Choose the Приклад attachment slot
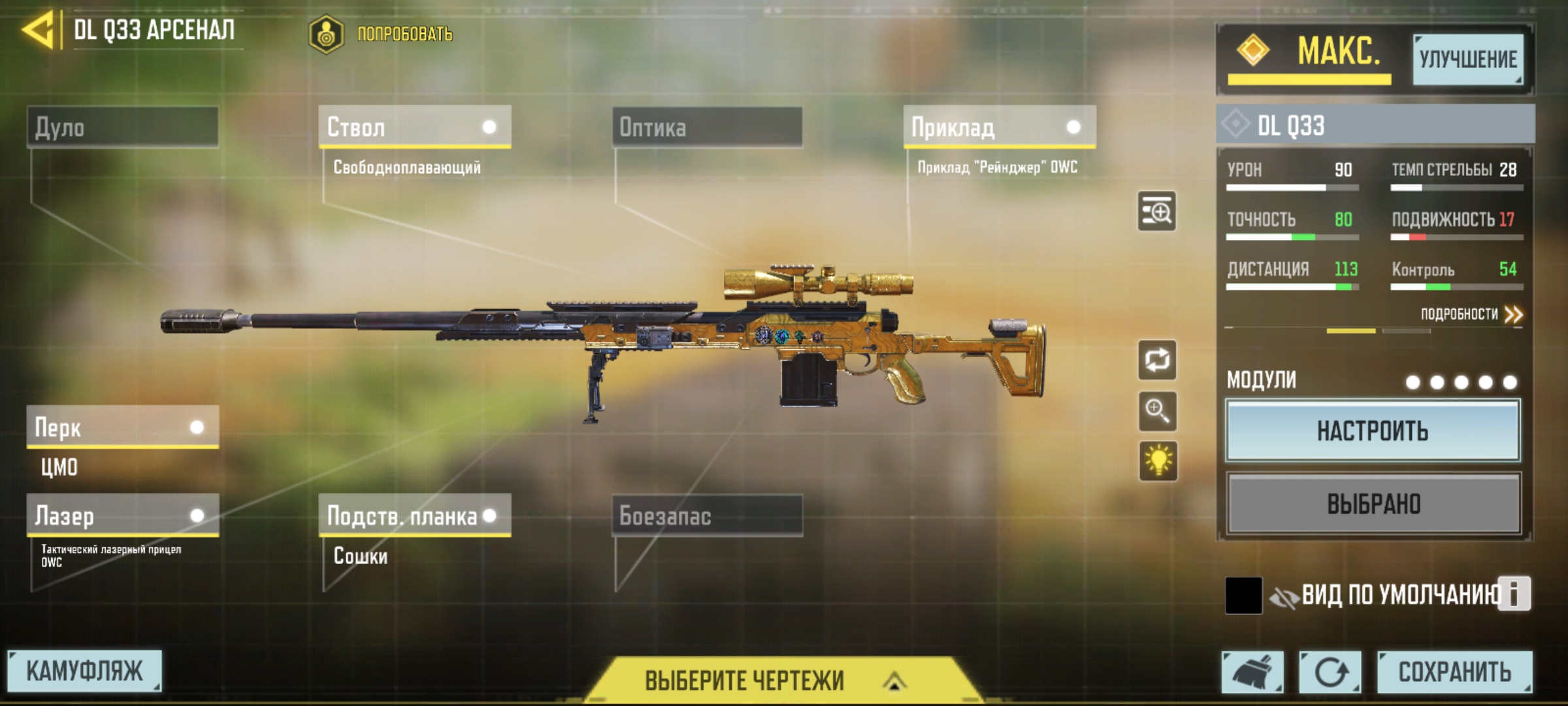The image size is (1568, 706). tap(998, 127)
